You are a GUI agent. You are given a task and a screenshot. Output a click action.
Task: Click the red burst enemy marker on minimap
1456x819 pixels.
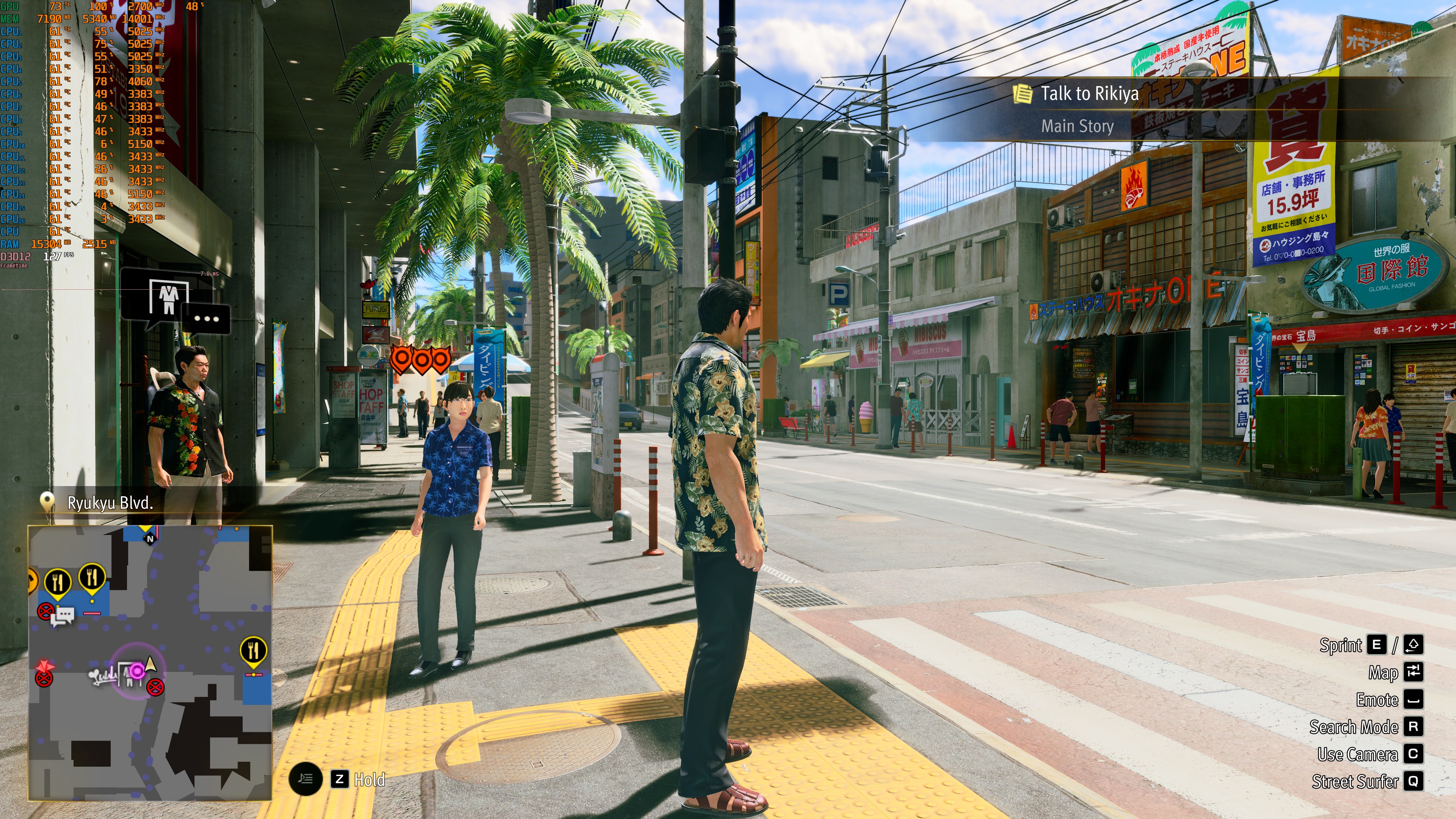pos(45,666)
